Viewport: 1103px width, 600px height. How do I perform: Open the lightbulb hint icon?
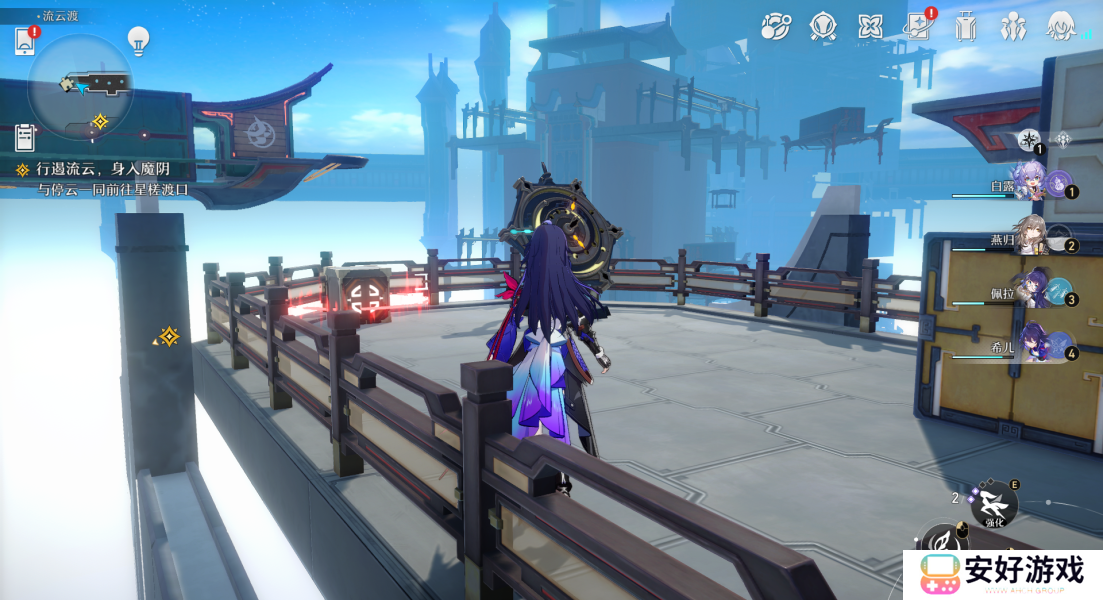(138, 40)
